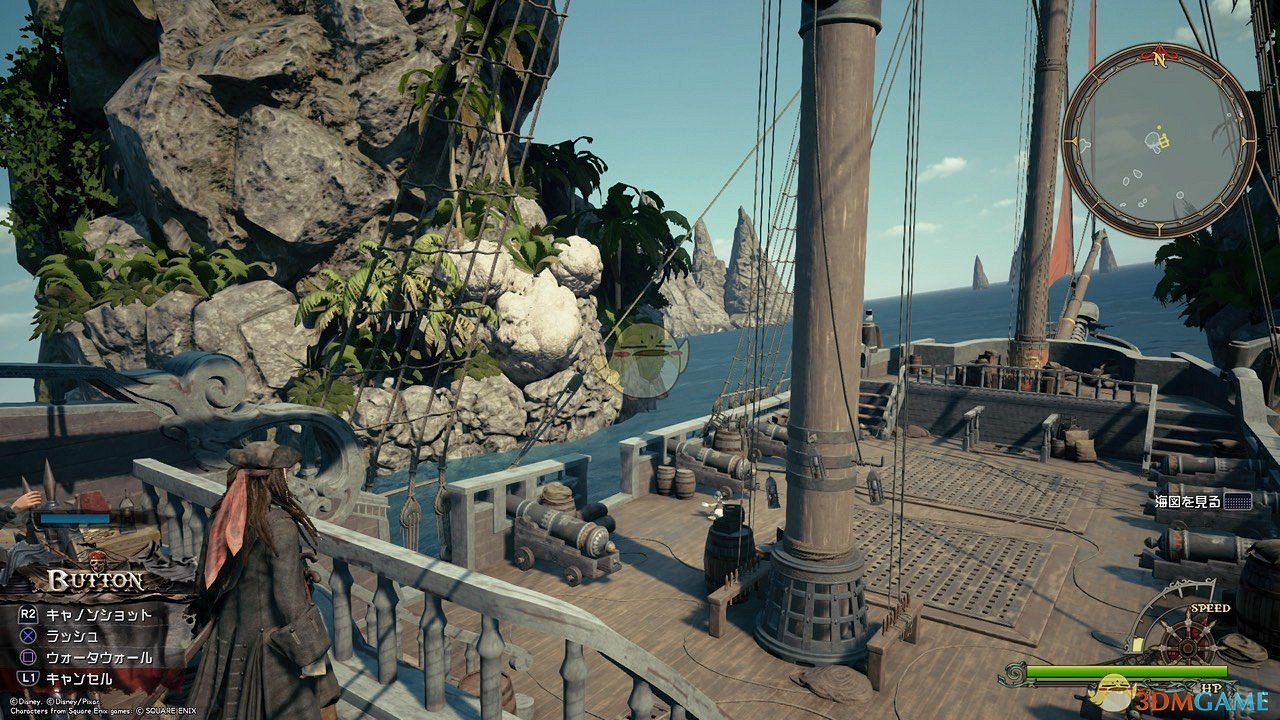Select キャノンショット in the command menu
This screenshot has height=720, width=1280.
[99, 615]
